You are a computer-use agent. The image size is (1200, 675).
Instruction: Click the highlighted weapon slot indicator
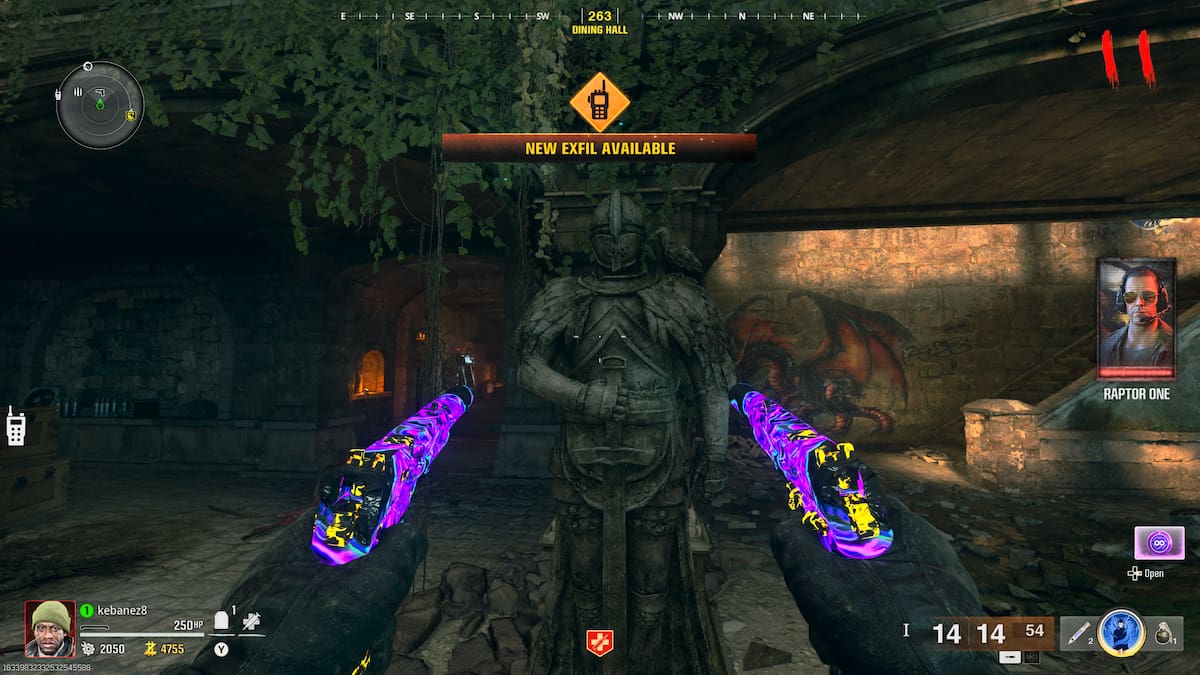(x=1011, y=657)
